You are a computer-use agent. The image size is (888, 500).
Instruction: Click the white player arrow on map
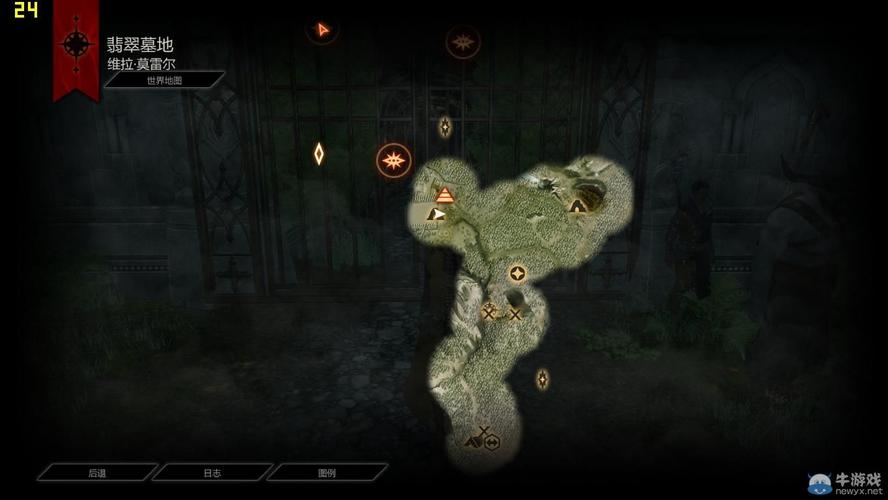pos(437,213)
